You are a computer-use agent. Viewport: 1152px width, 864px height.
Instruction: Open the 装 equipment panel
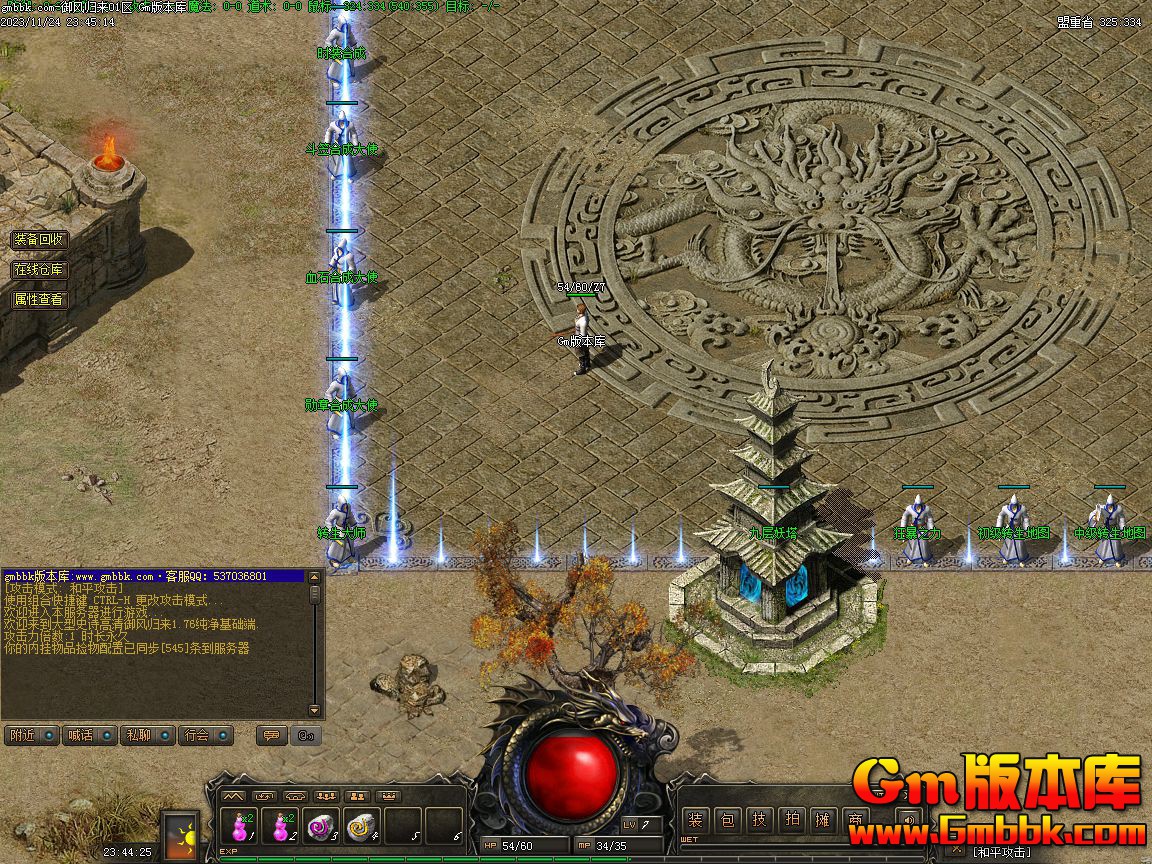point(696,820)
